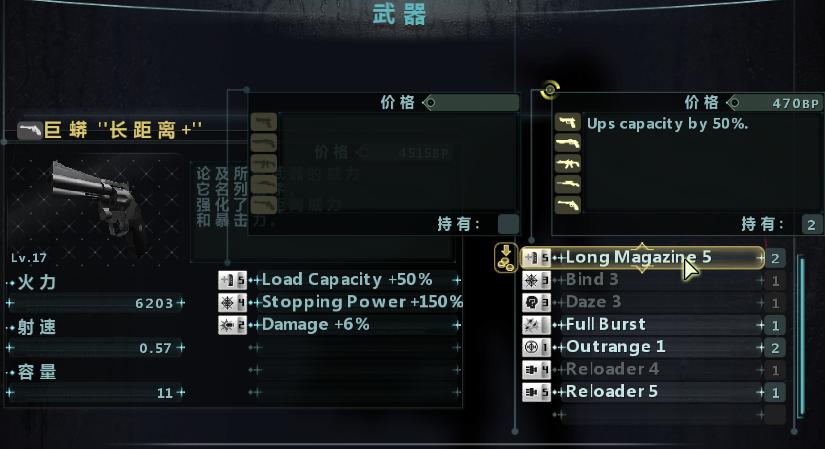Viewport: 825px width, 449px height.
Task: Choose the equipped Damage +6% slot
Action: pos(346,325)
